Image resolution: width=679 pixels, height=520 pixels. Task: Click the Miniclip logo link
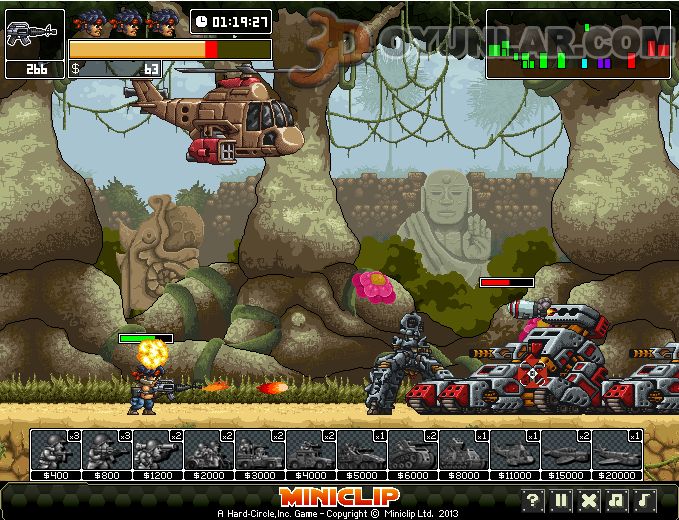[339, 496]
